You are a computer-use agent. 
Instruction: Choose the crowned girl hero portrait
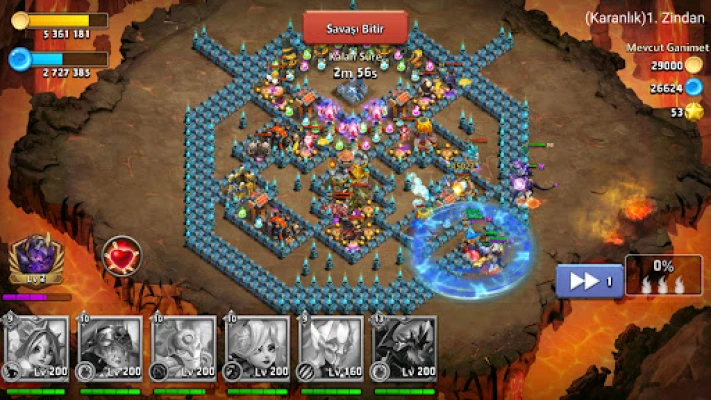pos(37,349)
